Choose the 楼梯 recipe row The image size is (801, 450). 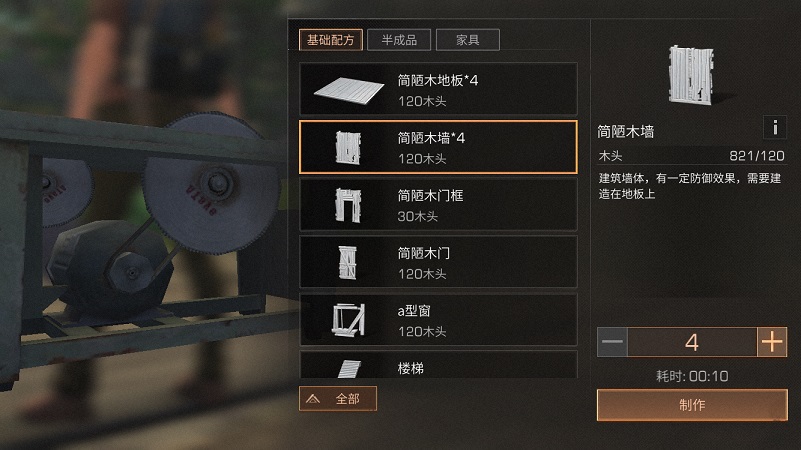point(438,366)
